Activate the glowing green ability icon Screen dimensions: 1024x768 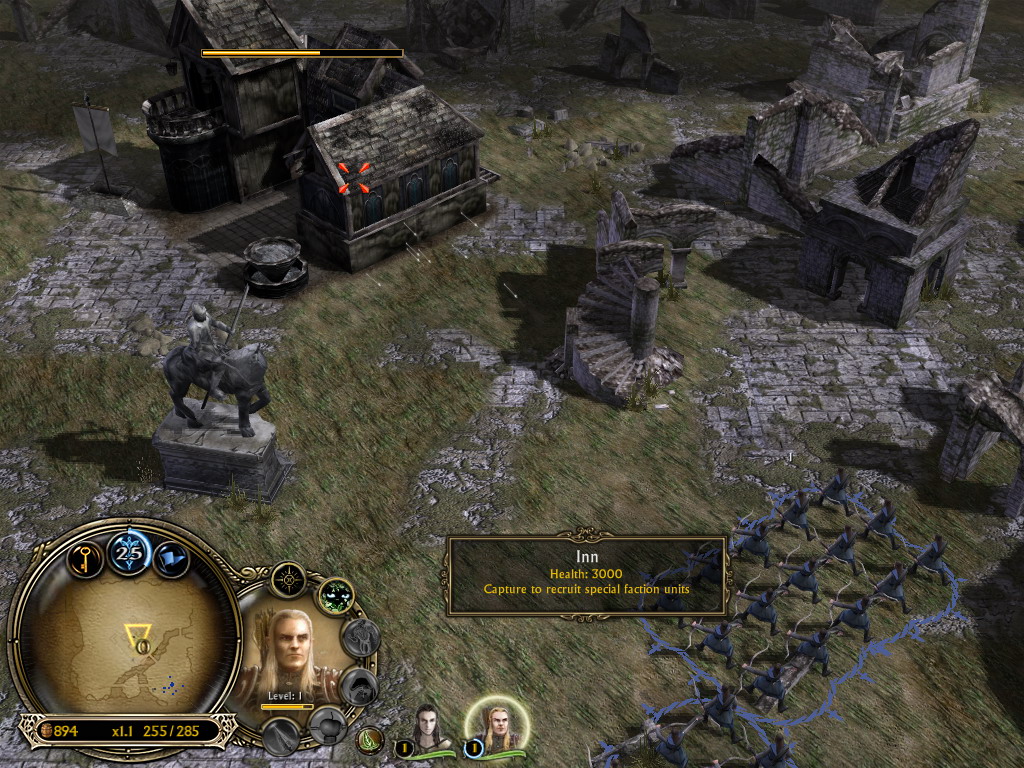point(337,597)
